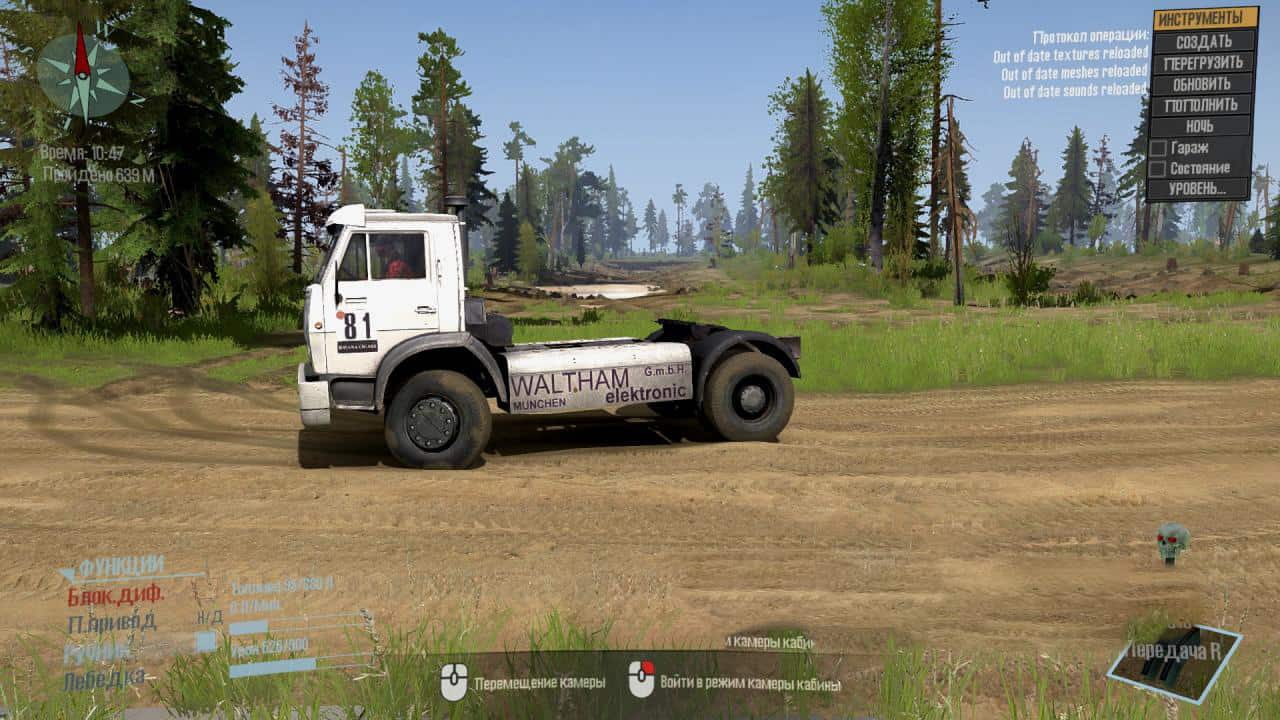Open the УРОВЕНЬ... level menu
This screenshot has width=1280, height=720.
pos(1200,188)
